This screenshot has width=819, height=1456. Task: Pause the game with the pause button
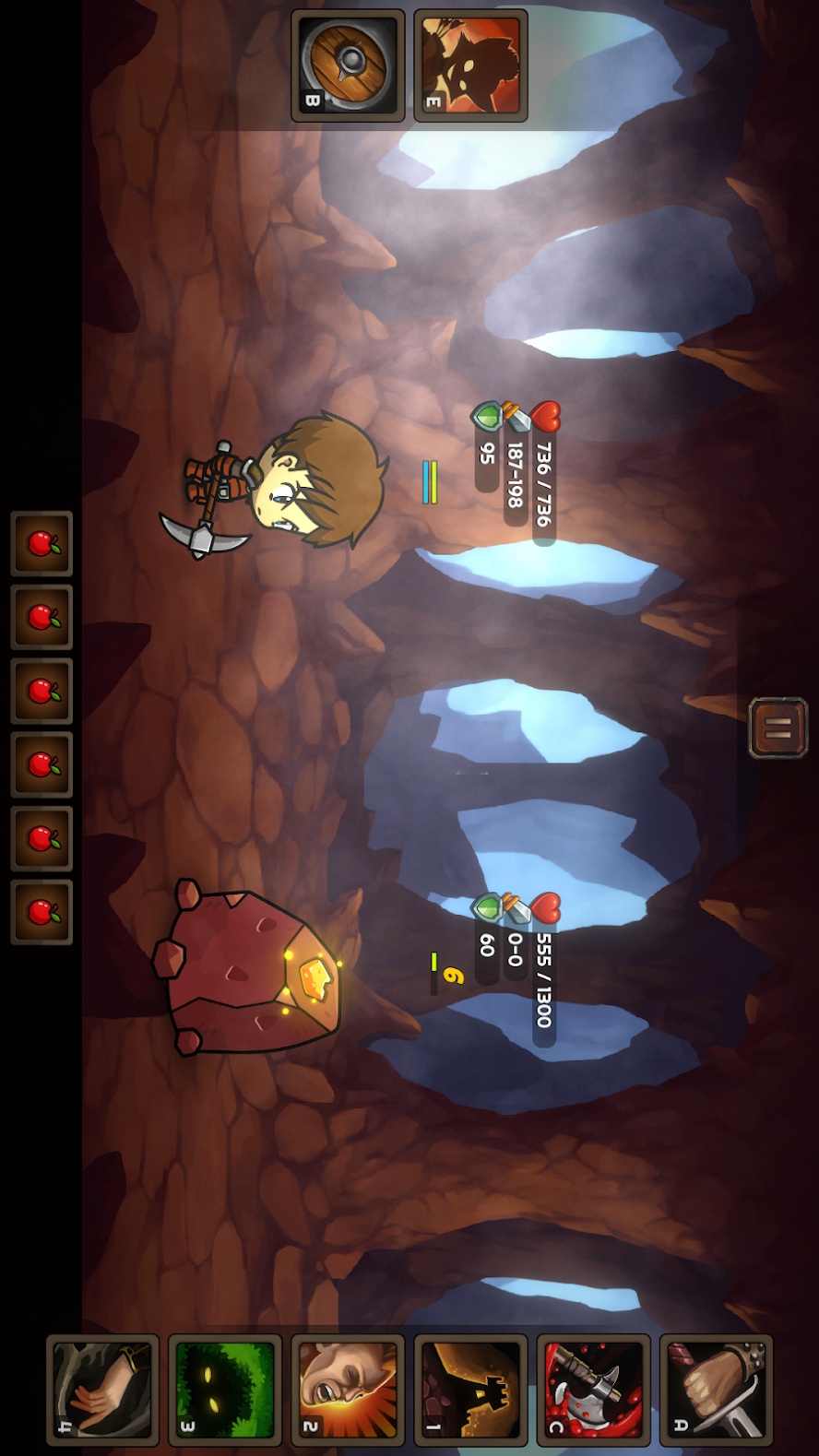(777, 728)
